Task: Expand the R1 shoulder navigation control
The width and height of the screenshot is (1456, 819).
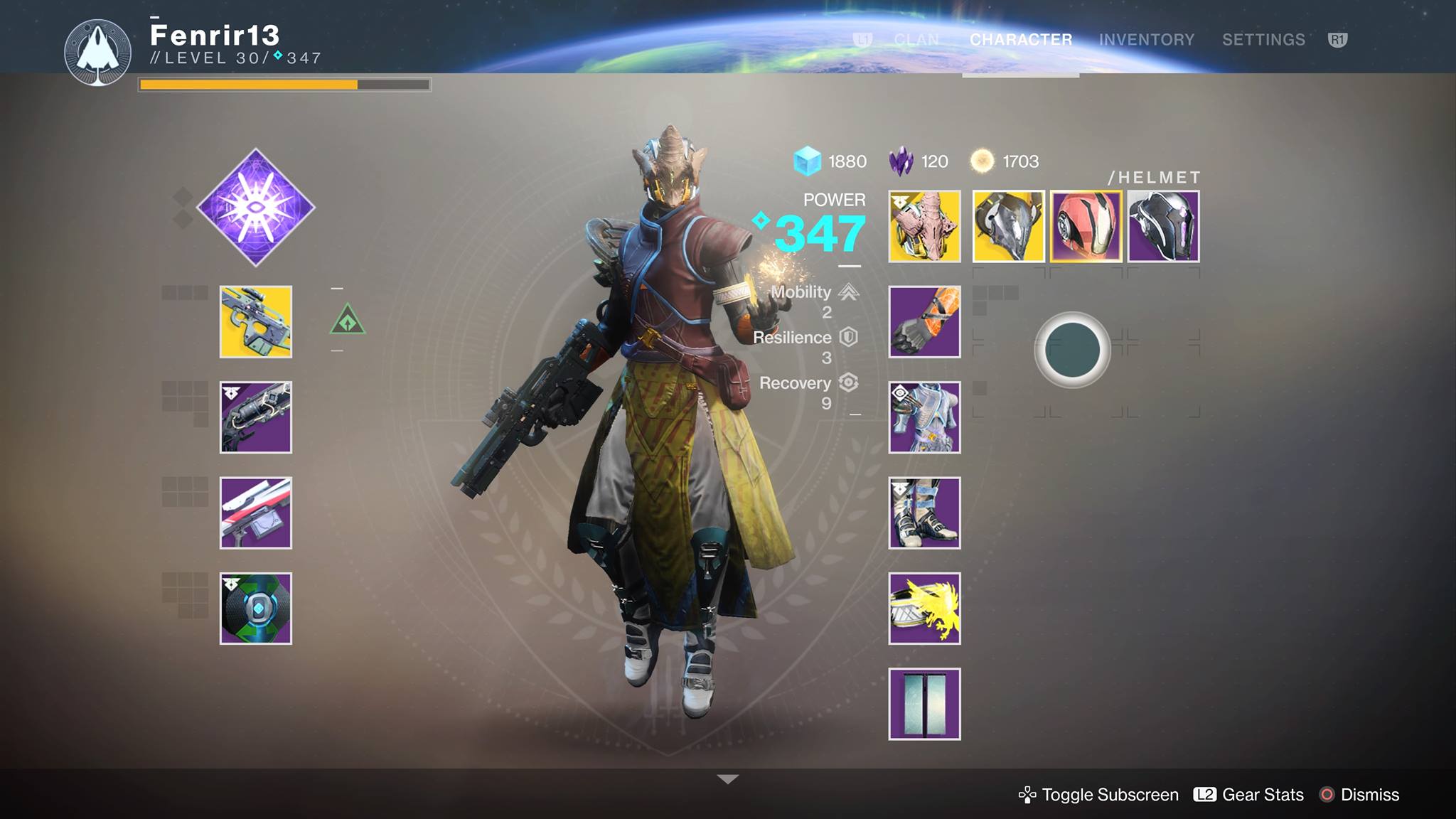Action: click(1338, 40)
